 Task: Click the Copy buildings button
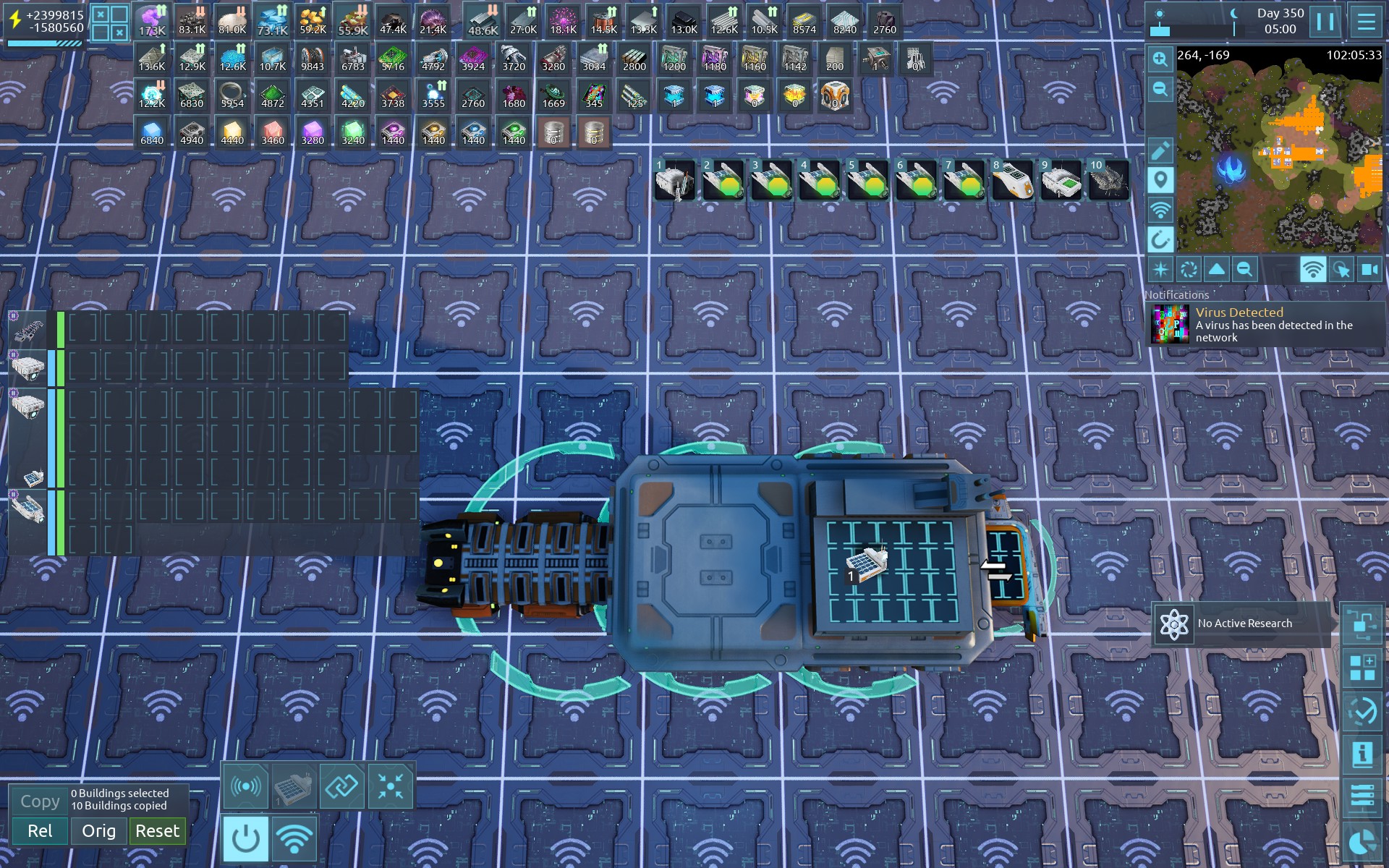(40, 801)
